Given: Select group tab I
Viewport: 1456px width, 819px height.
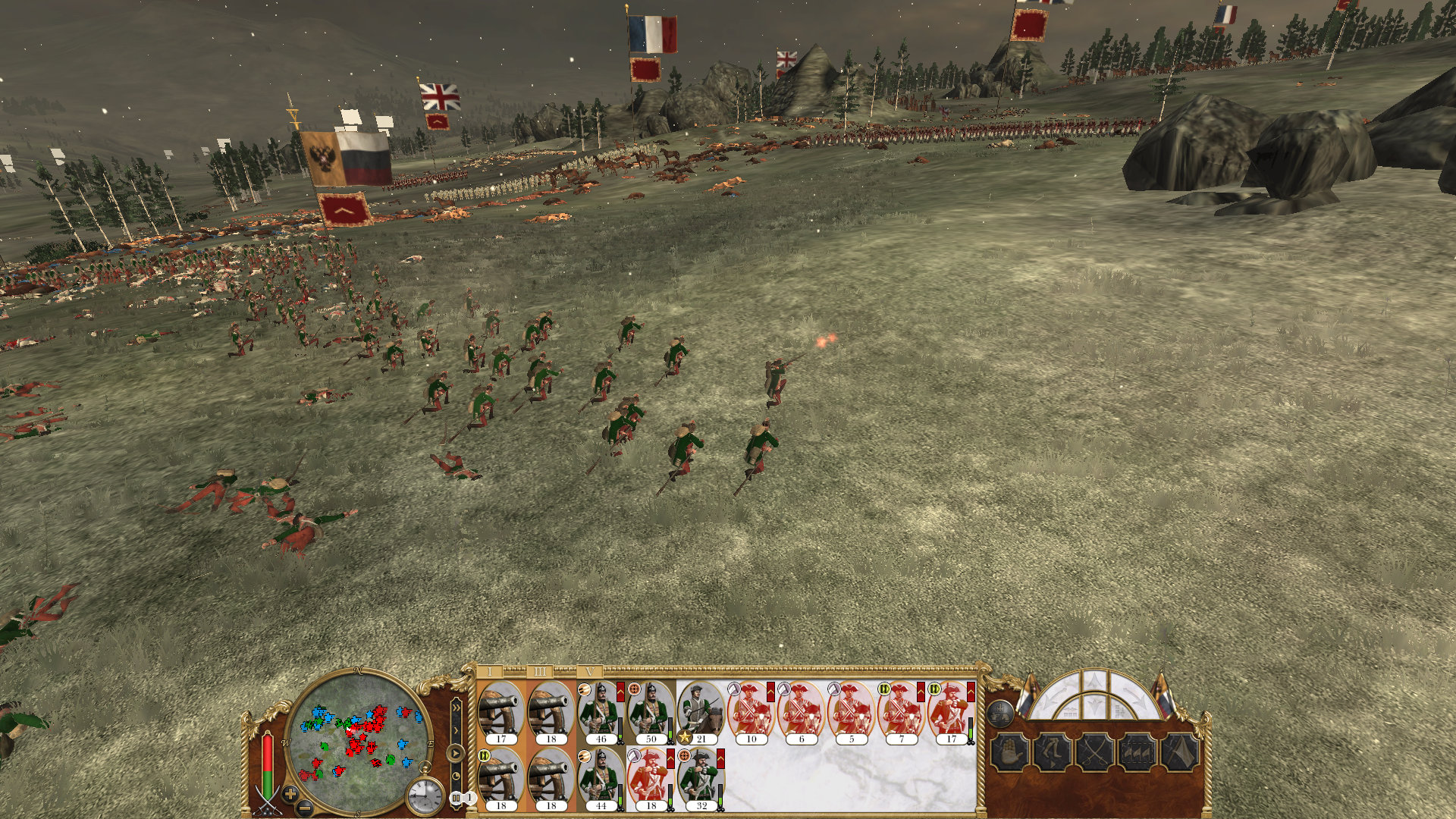Looking at the screenshot, I should click(490, 672).
